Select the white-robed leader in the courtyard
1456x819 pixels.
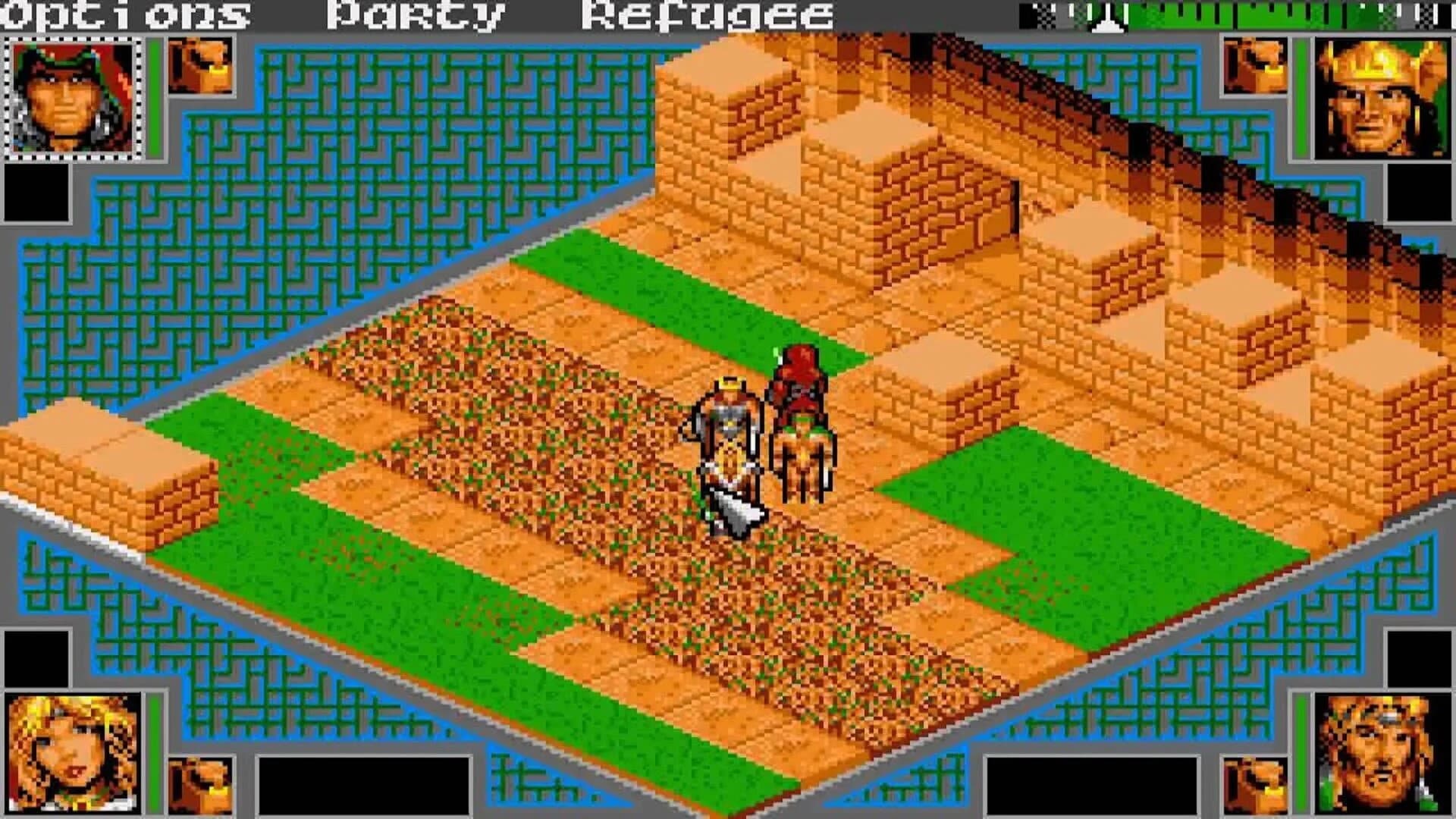coord(726,432)
